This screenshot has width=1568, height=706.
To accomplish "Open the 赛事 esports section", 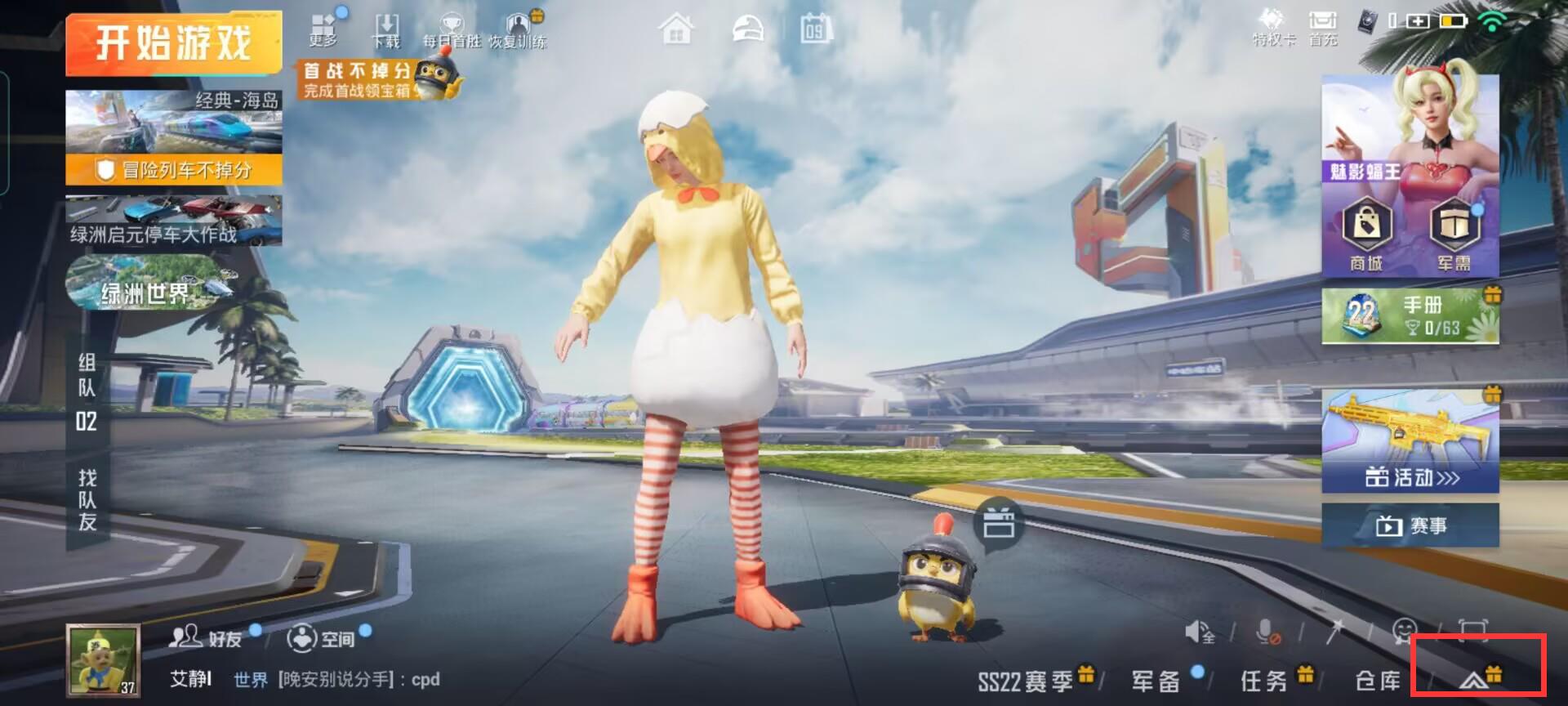I will tap(1410, 525).
